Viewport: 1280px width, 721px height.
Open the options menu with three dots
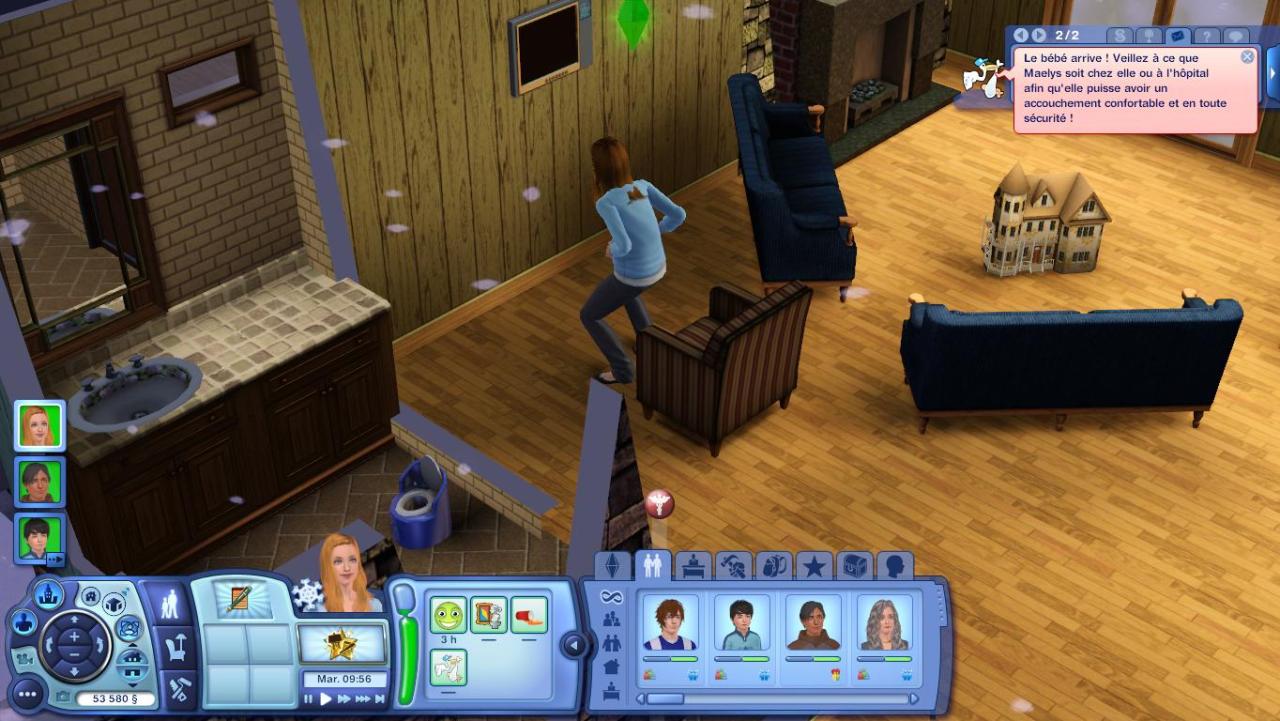pyautogui.click(x=26, y=693)
